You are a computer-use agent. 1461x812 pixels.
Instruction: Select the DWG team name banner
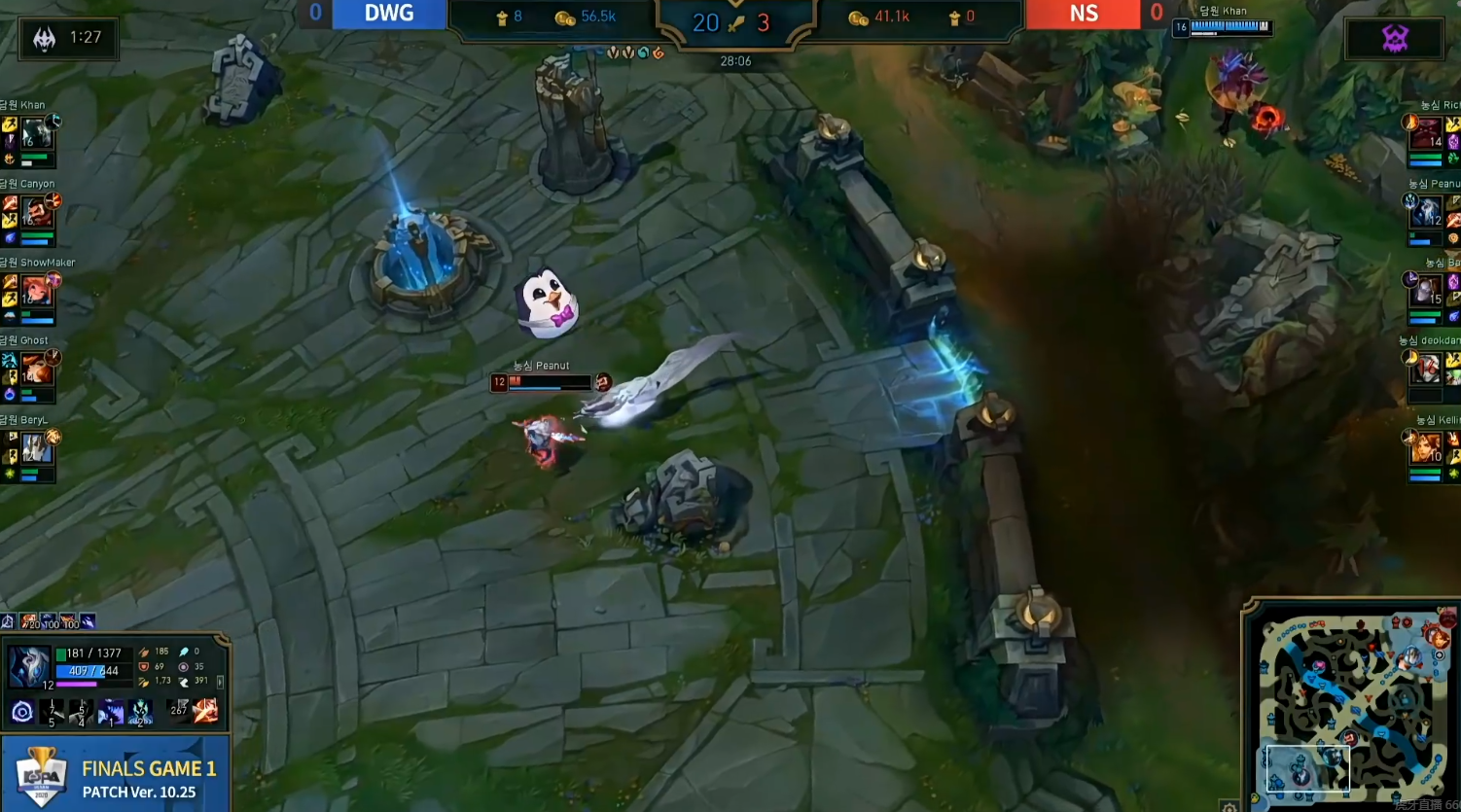coord(389,13)
